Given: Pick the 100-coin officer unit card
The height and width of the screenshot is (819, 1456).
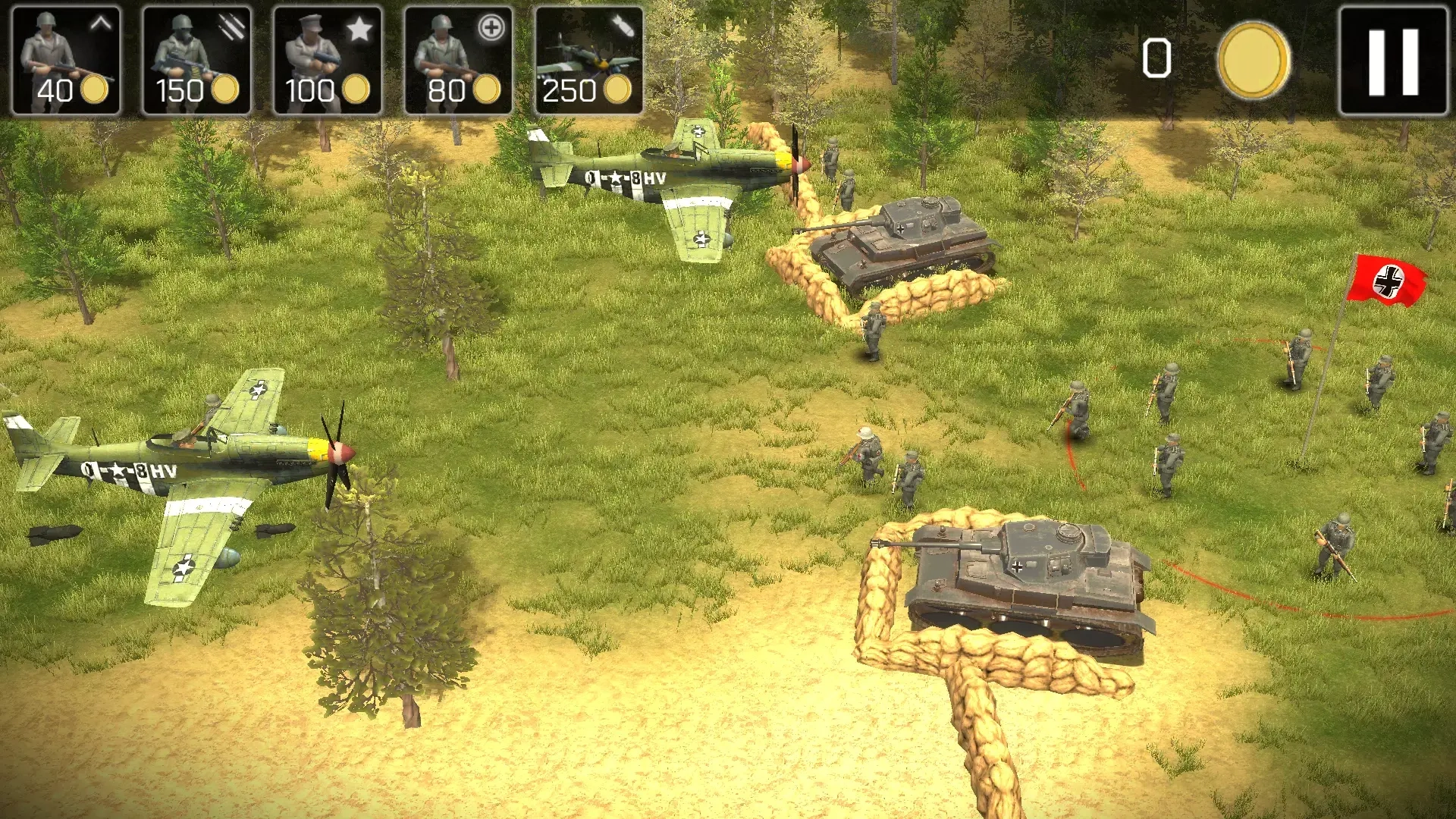Looking at the screenshot, I should coord(328,61).
